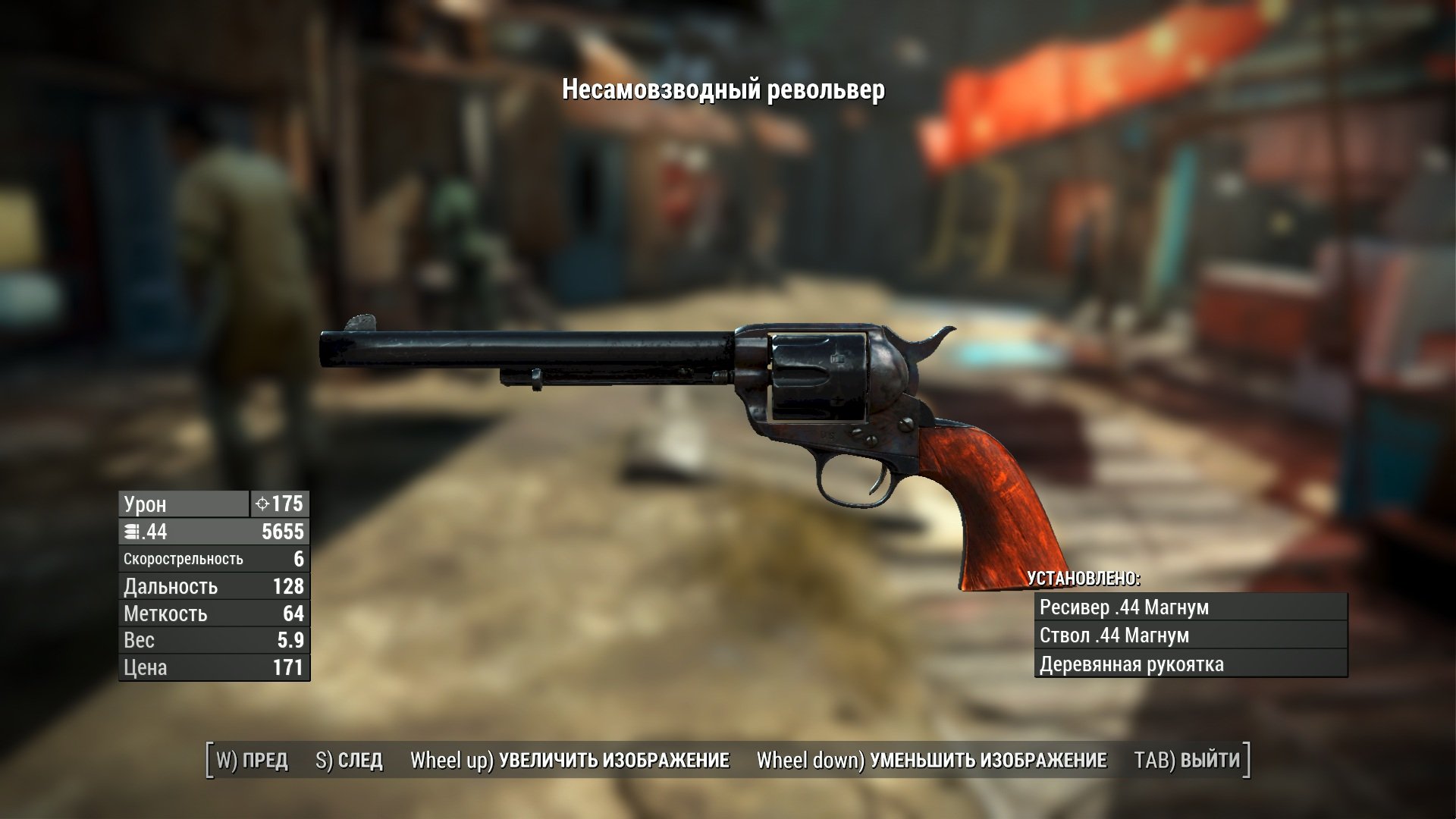This screenshot has width=1456, height=819.
Task: Exit the inspect view with ВЫЙТИ
Action: (x=1187, y=760)
